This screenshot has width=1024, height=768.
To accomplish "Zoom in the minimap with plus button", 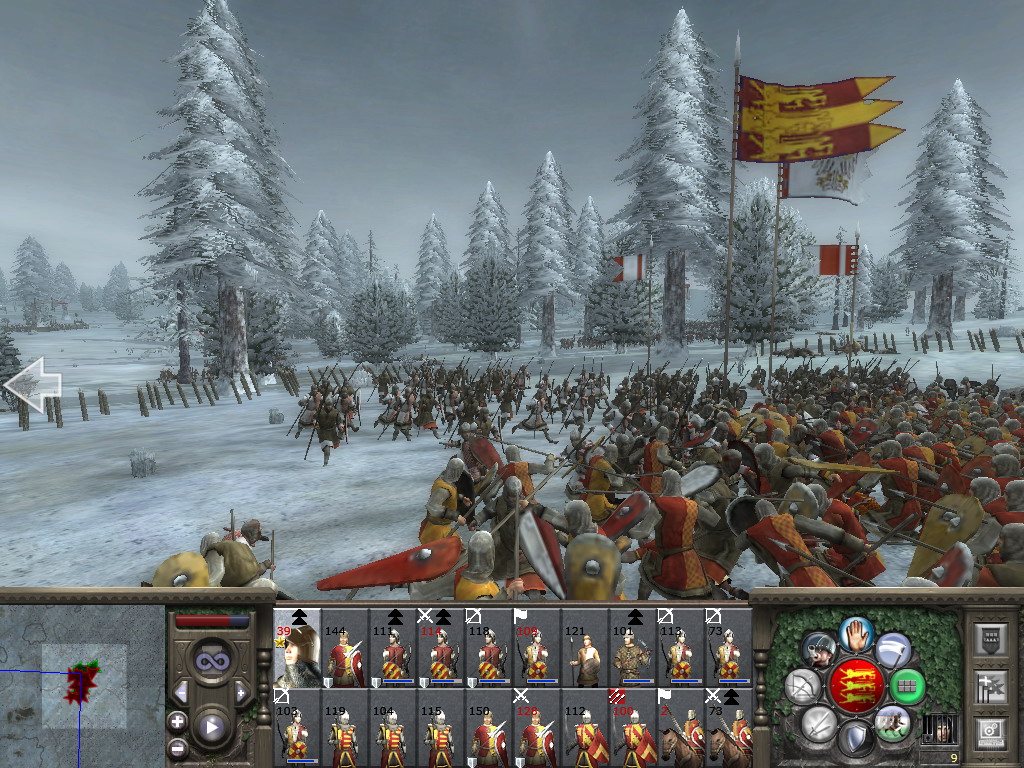I will coord(177,720).
